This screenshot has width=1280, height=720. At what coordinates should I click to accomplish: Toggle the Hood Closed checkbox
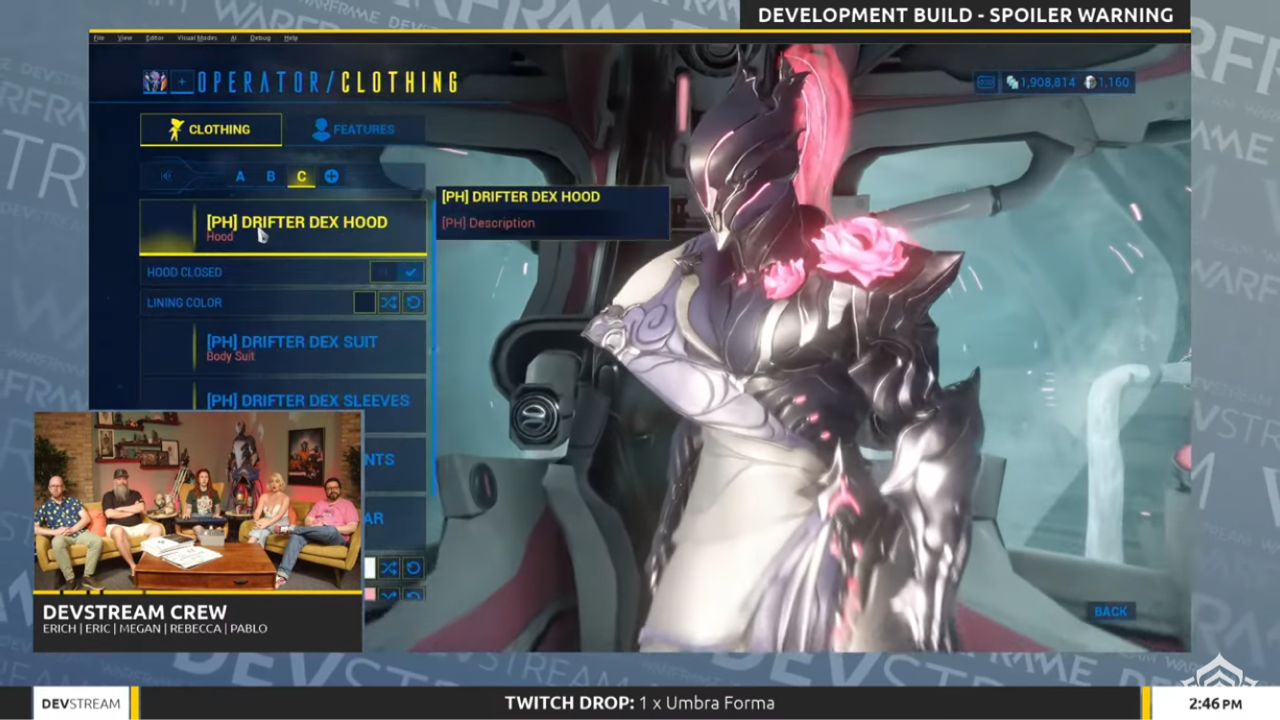(x=410, y=271)
